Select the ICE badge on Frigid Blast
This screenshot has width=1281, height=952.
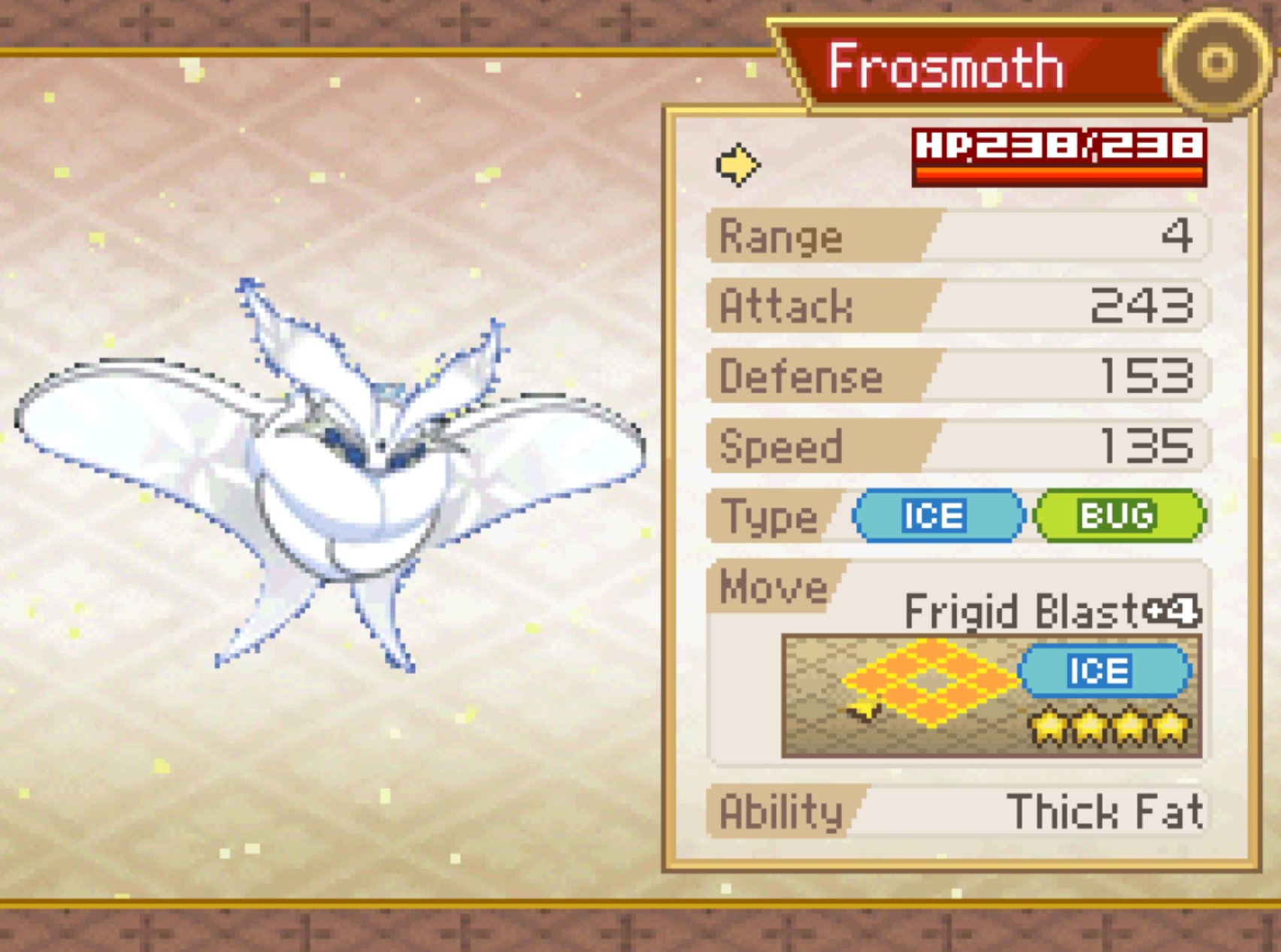click(1102, 671)
